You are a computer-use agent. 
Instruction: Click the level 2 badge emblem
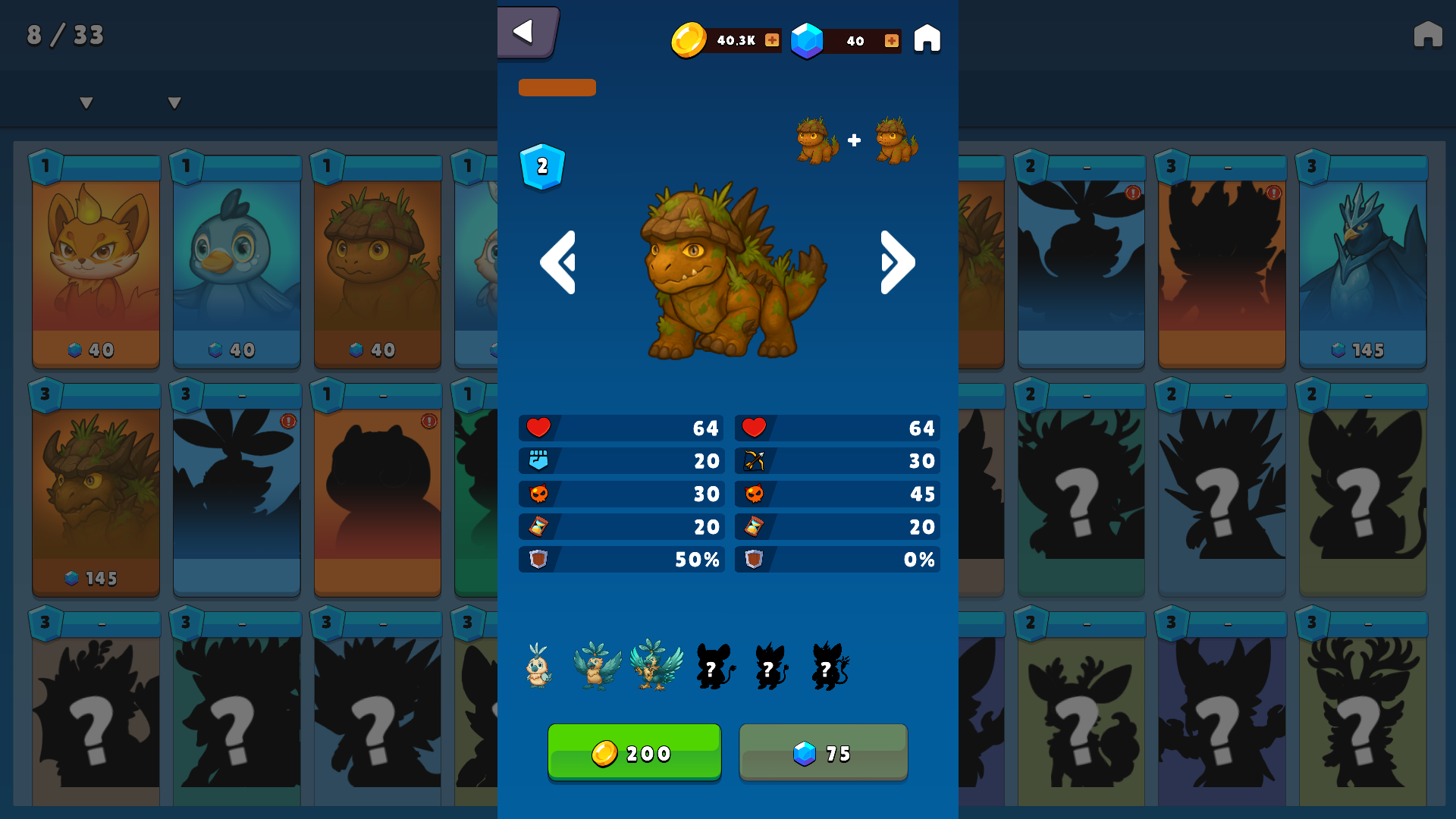pyautogui.click(x=541, y=168)
